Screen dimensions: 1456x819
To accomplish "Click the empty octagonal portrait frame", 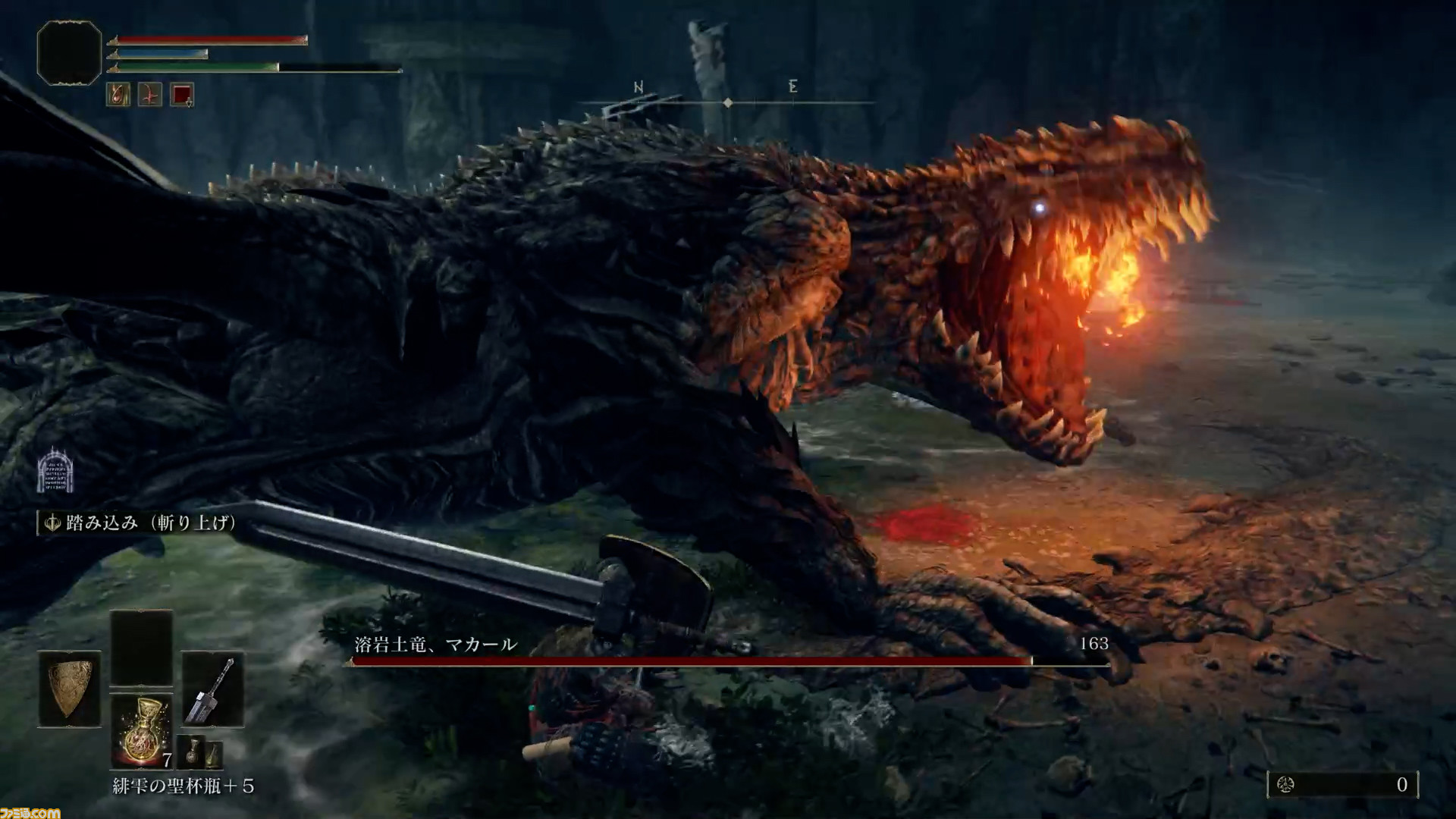I will pyautogui.click(x=69, y=53).
